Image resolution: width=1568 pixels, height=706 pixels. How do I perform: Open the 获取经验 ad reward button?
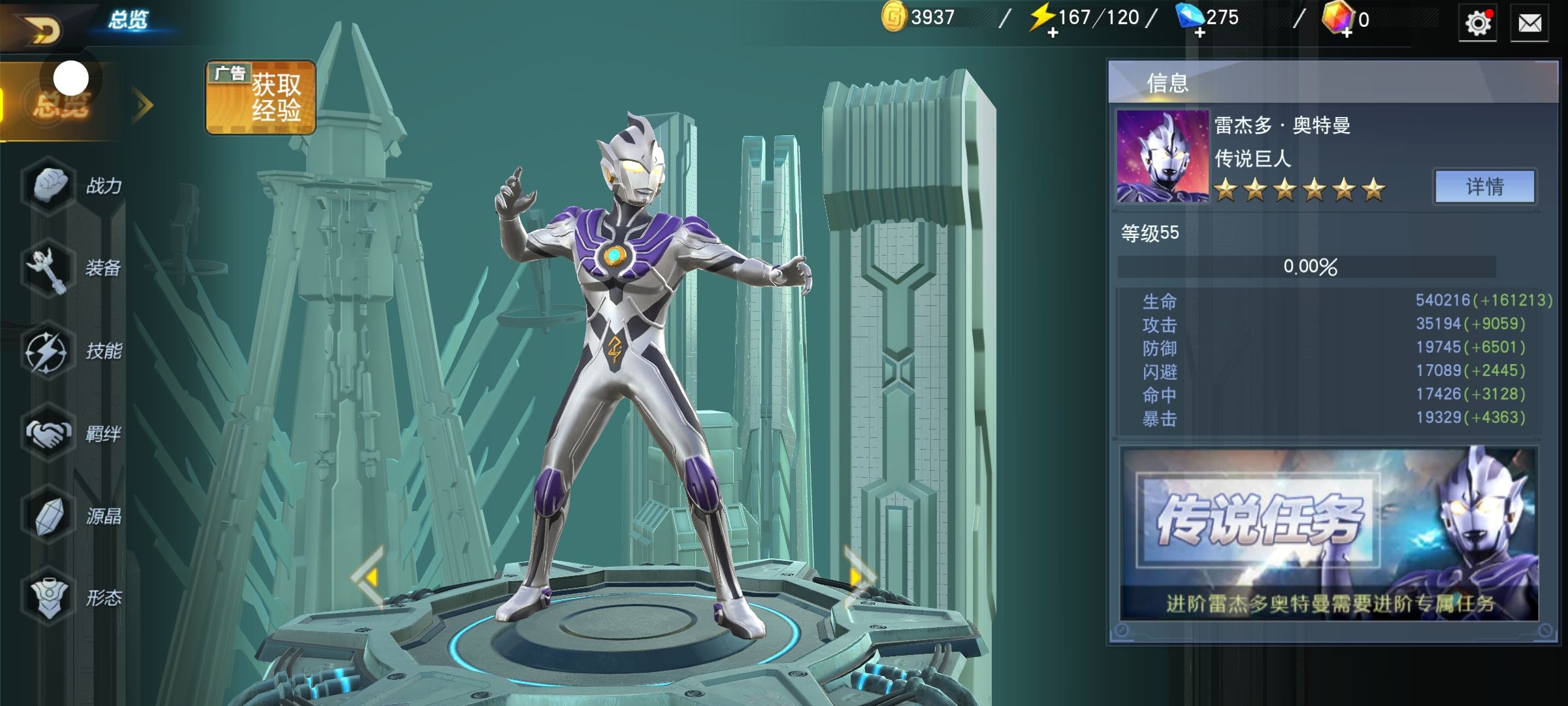(x=261, y=98)
